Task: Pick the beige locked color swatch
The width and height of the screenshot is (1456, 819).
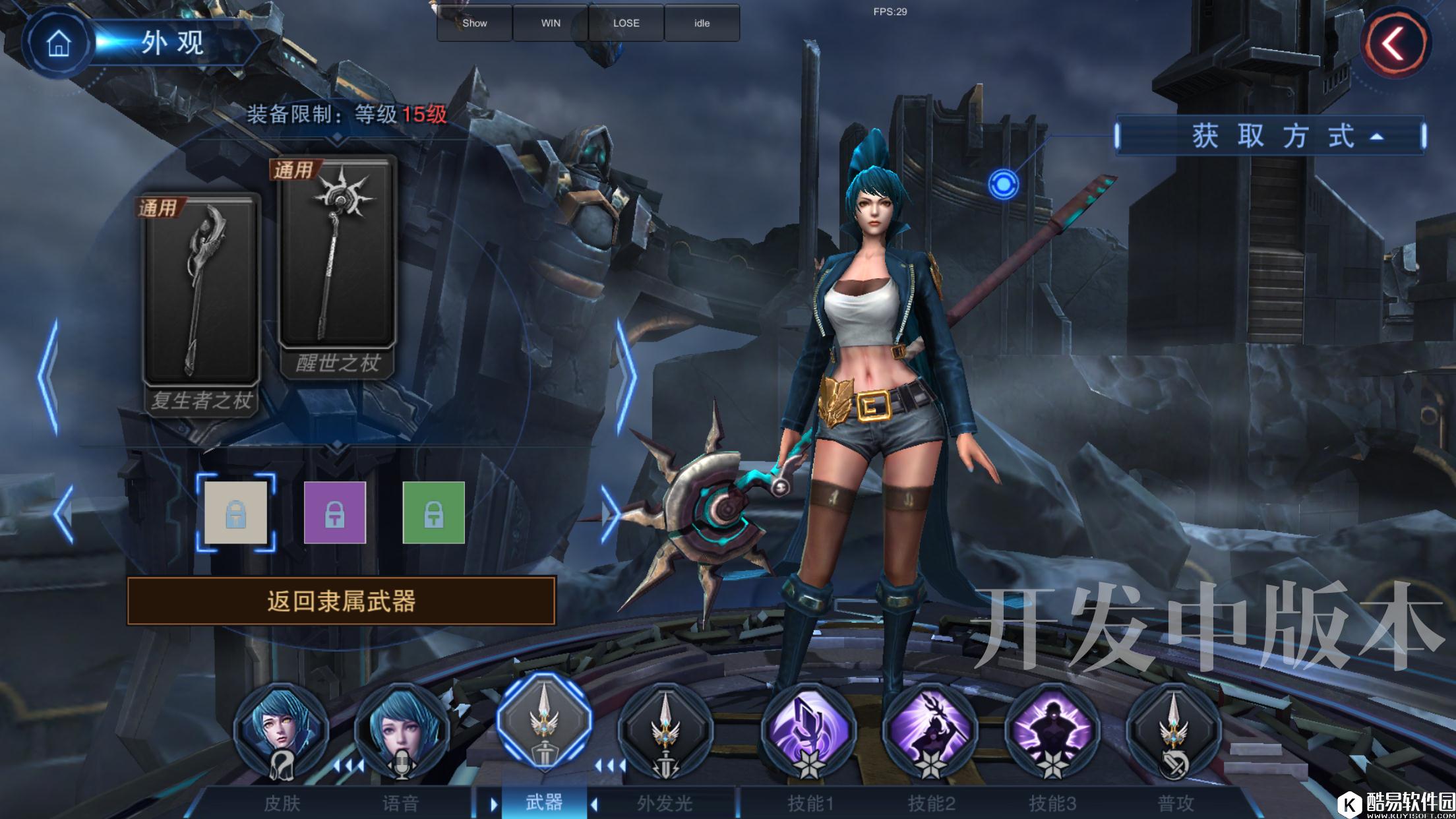Action: pyautogui.click(x=236, y=512)
